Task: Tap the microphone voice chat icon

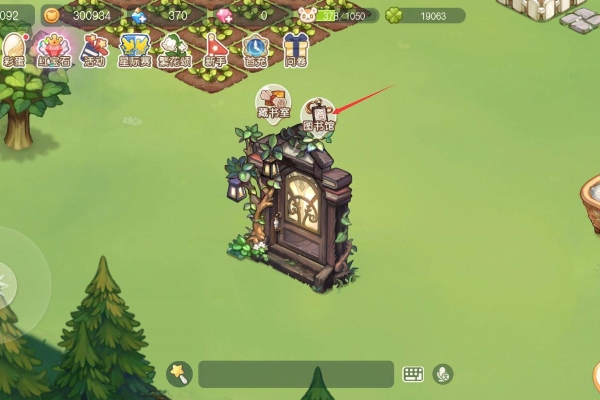Action: (442, 374)
